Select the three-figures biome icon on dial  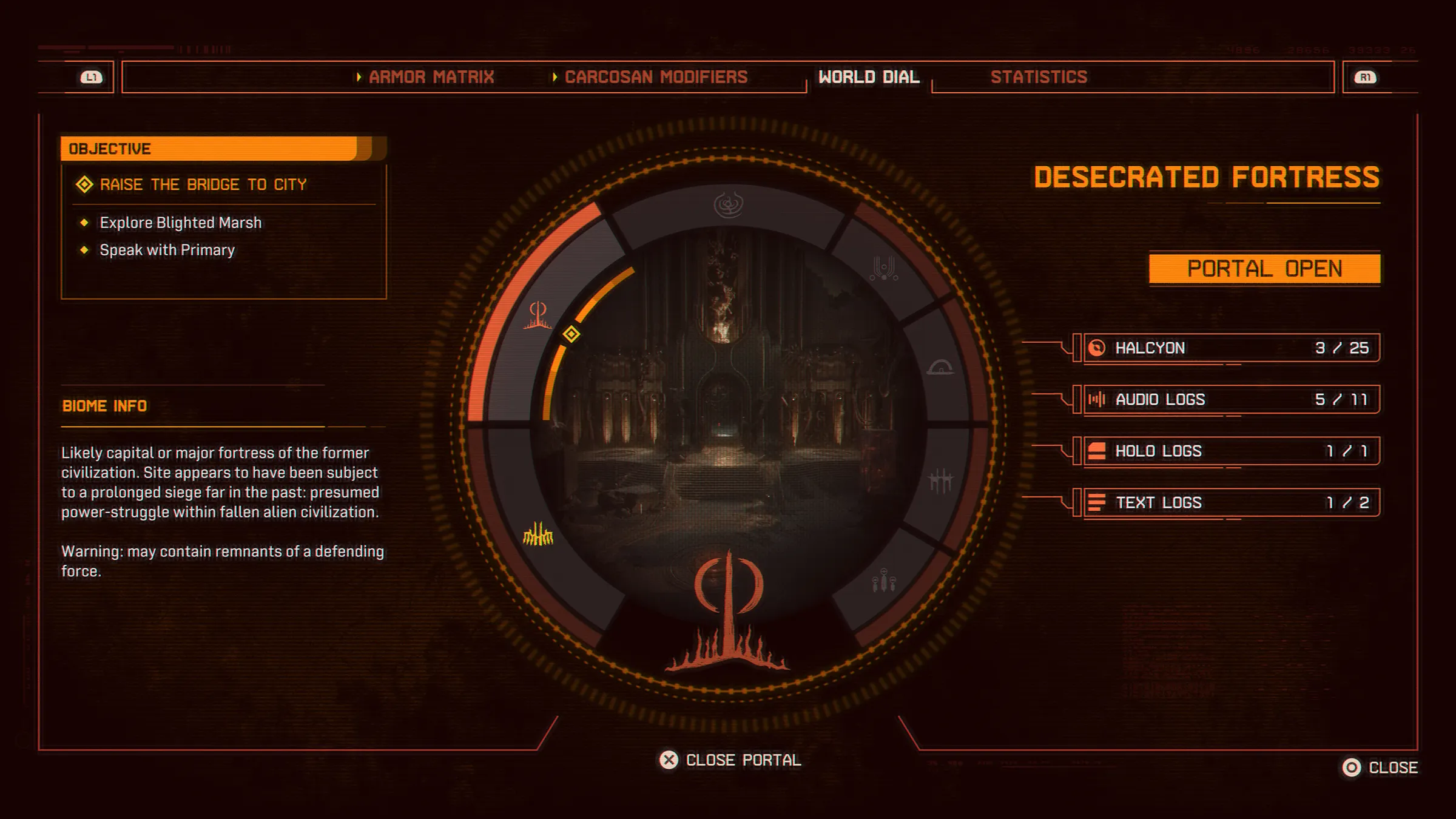click(884, 581)
